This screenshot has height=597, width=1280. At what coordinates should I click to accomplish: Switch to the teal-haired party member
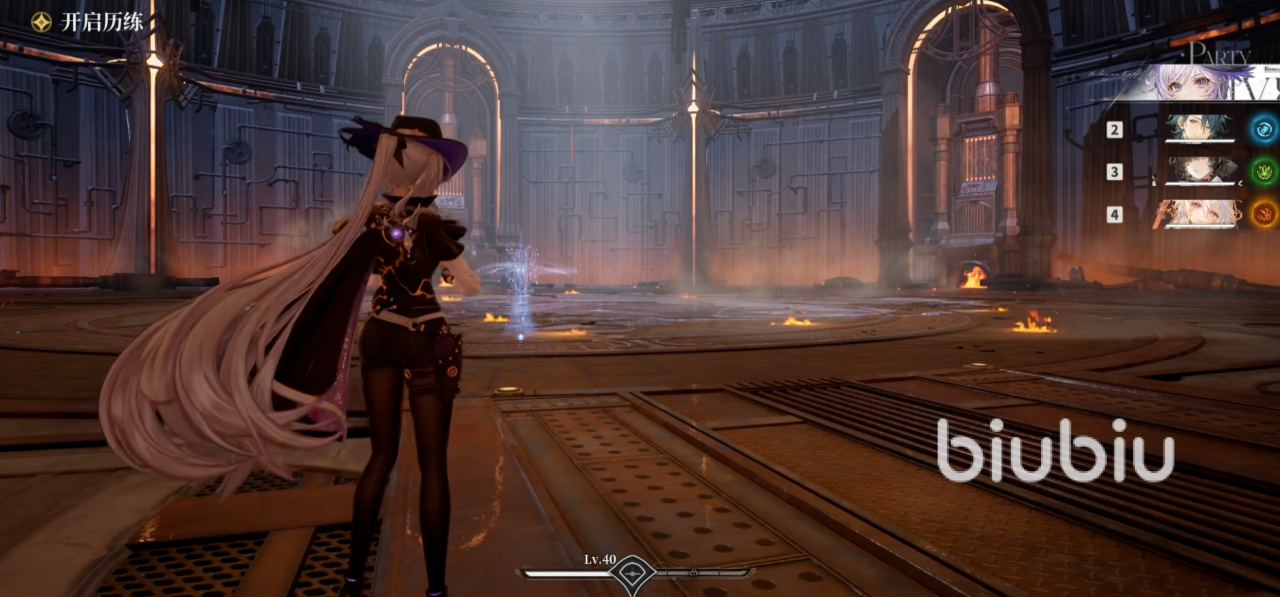pos(1198,128)
